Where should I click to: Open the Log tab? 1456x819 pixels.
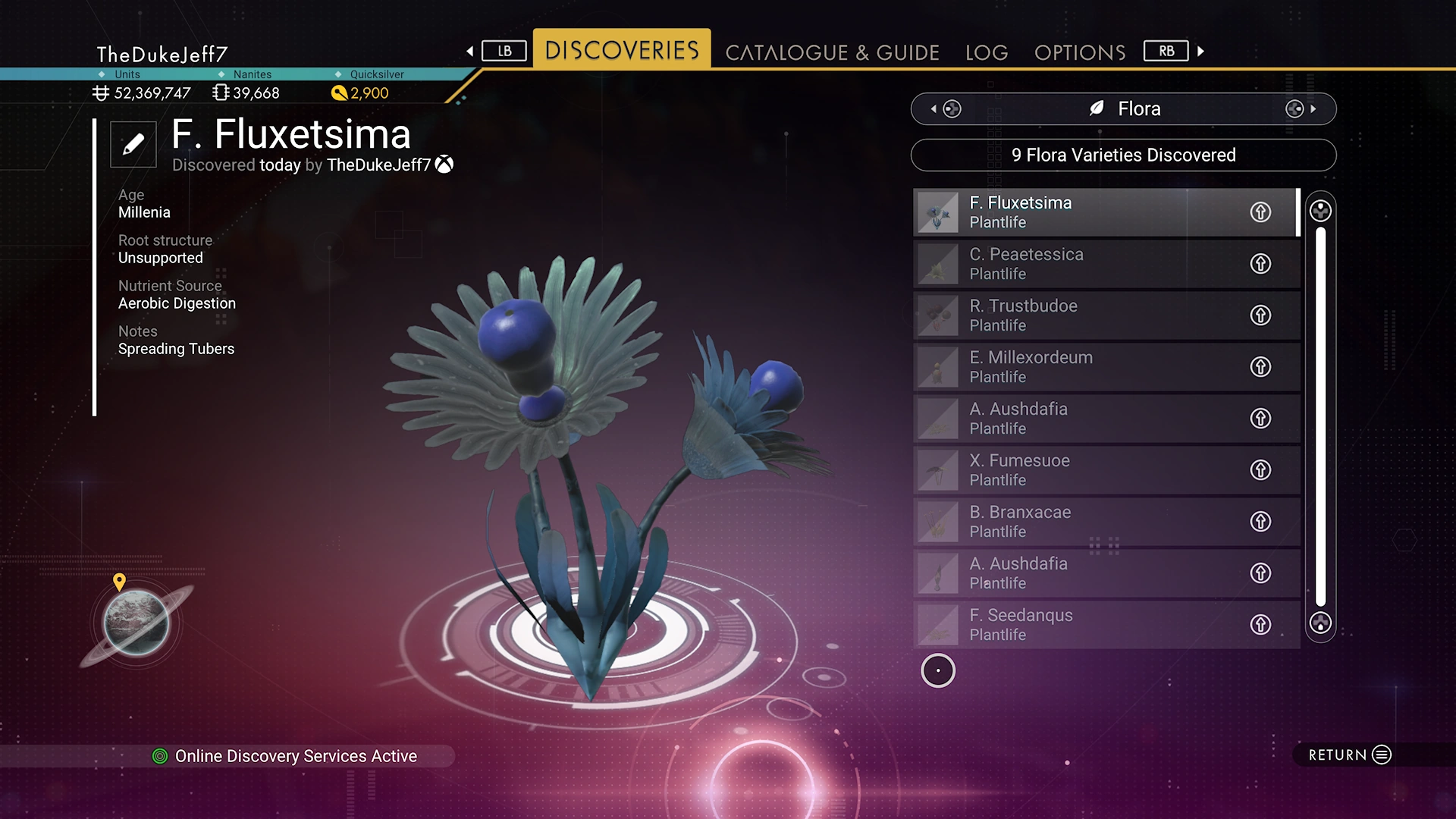point(987,52)
